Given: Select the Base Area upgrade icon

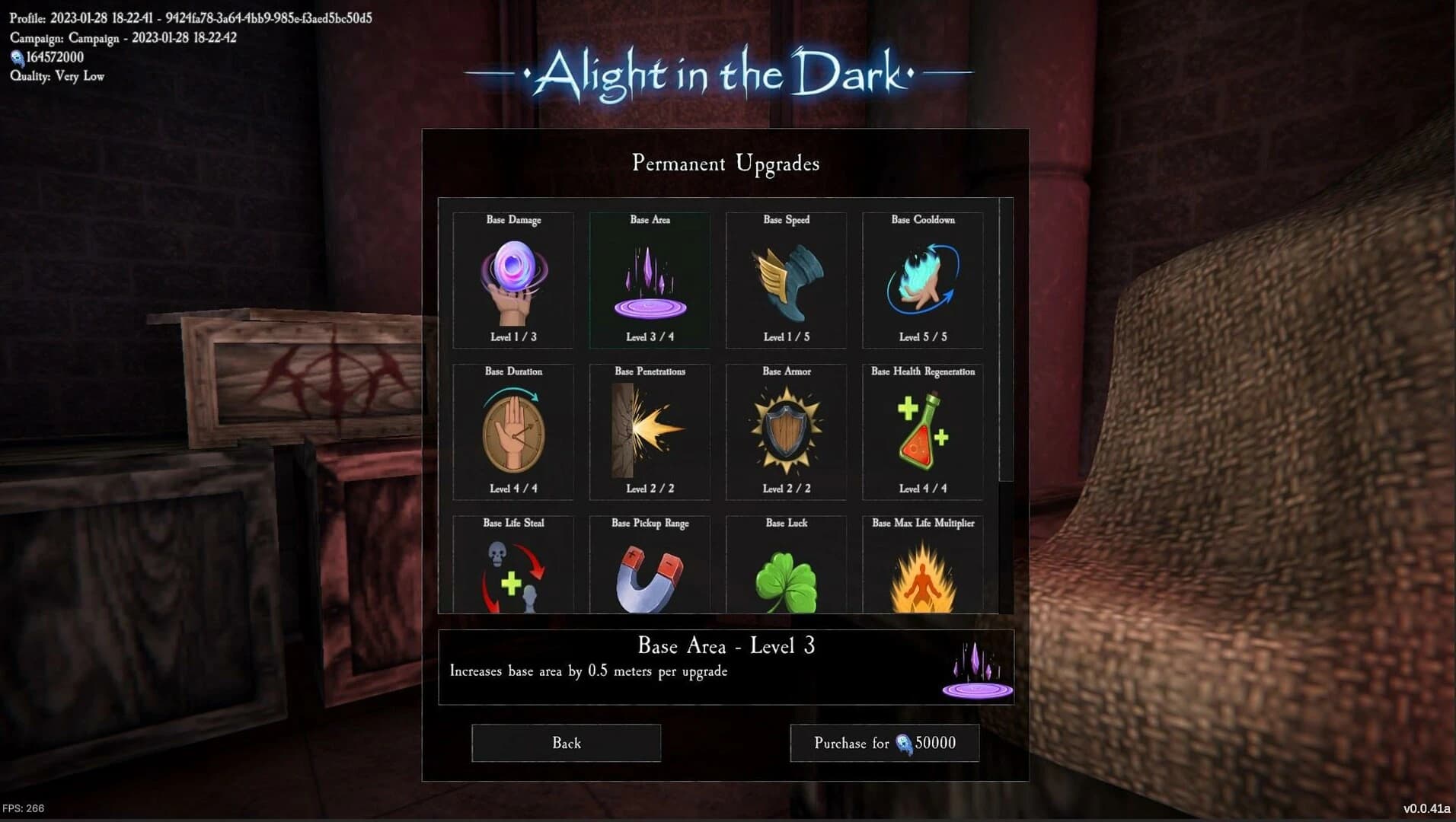Looking at the screenshot, I should pyautogui.click(x=649, y=280).
